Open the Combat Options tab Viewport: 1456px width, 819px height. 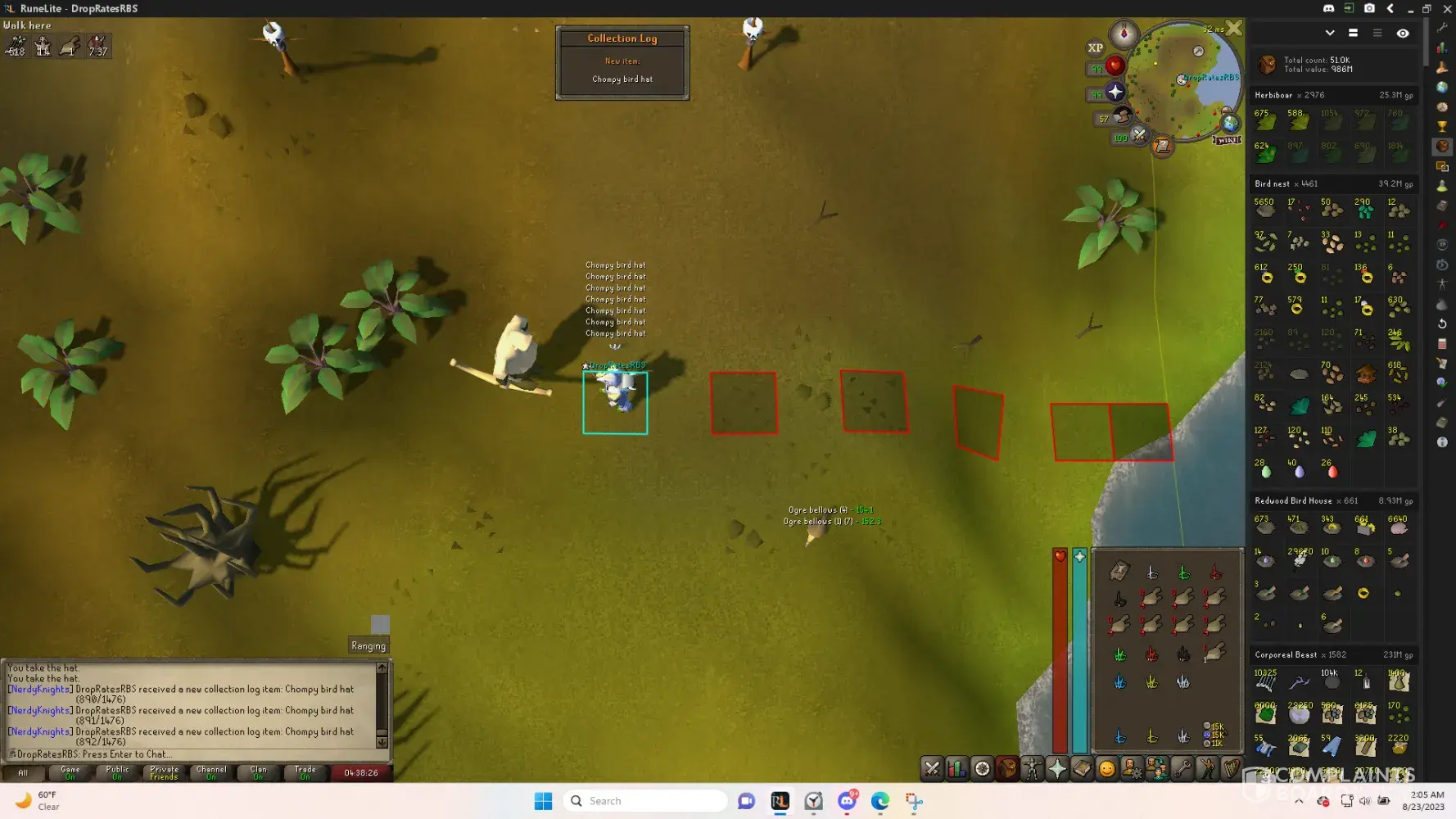[932, 768]
